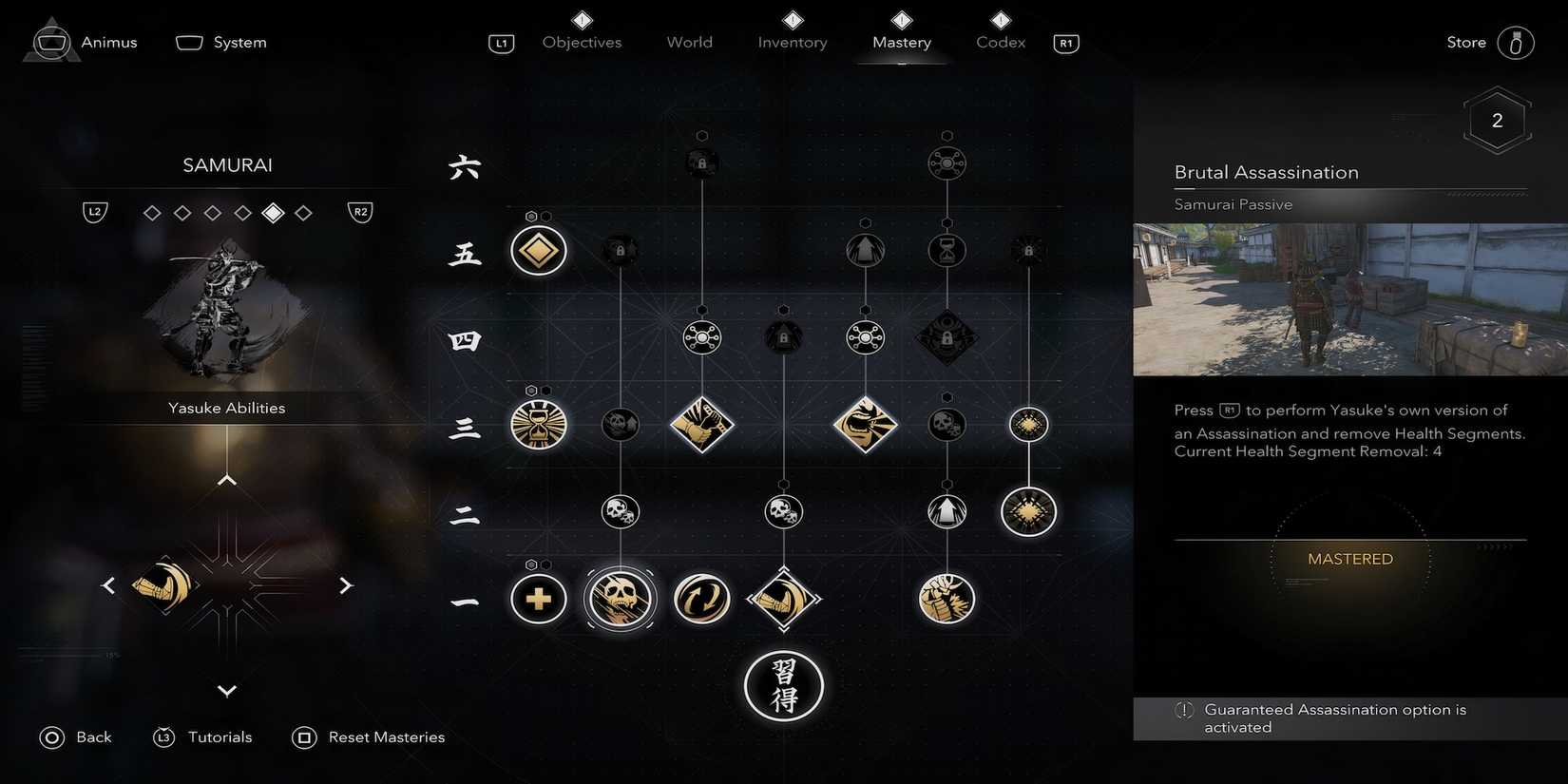1568x784 pixels.
Task: Click the Brutal Assassination preview video
Action: 1349,299
